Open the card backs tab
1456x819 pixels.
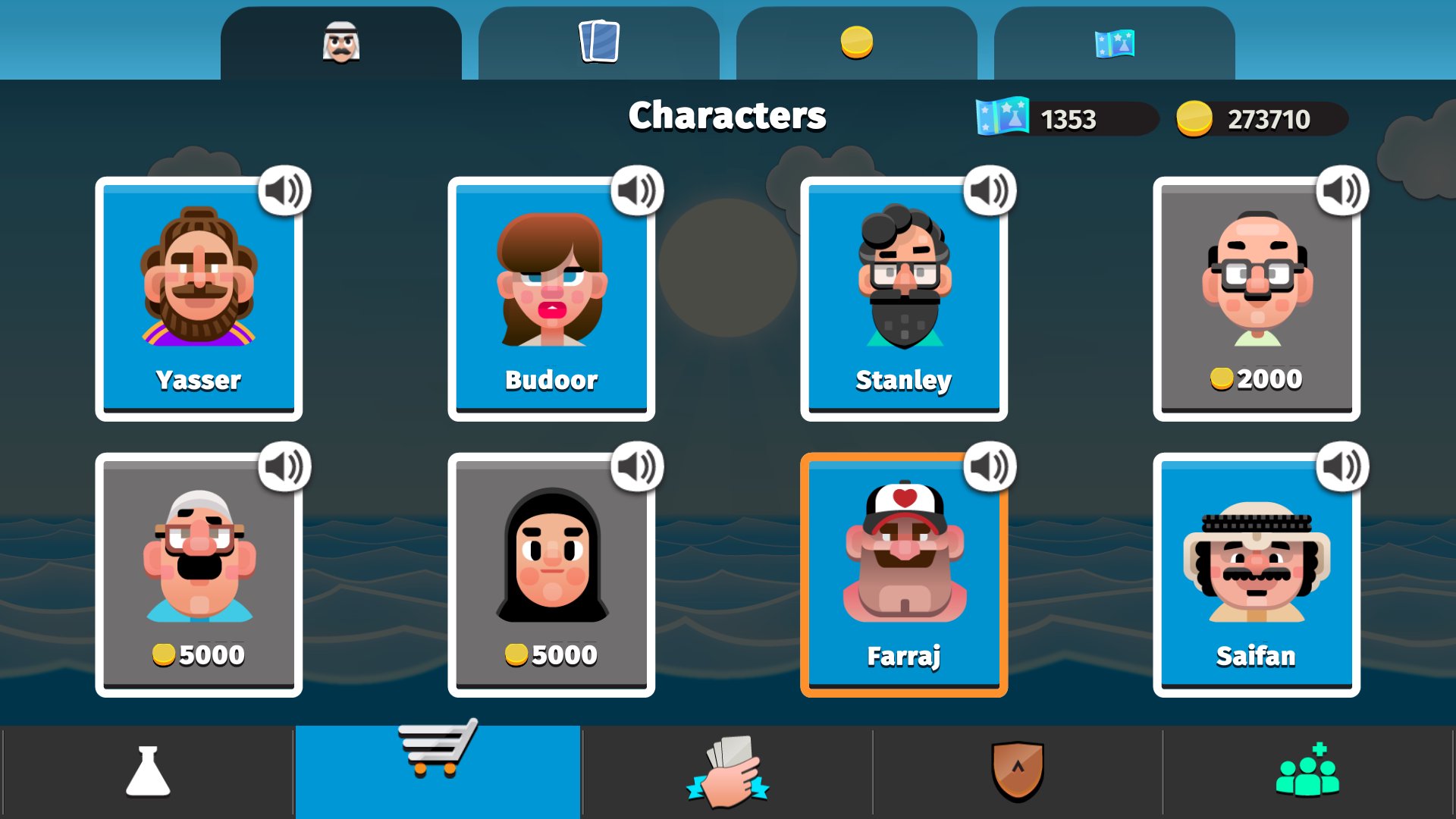pyautogui.click(x=598, y=43)
